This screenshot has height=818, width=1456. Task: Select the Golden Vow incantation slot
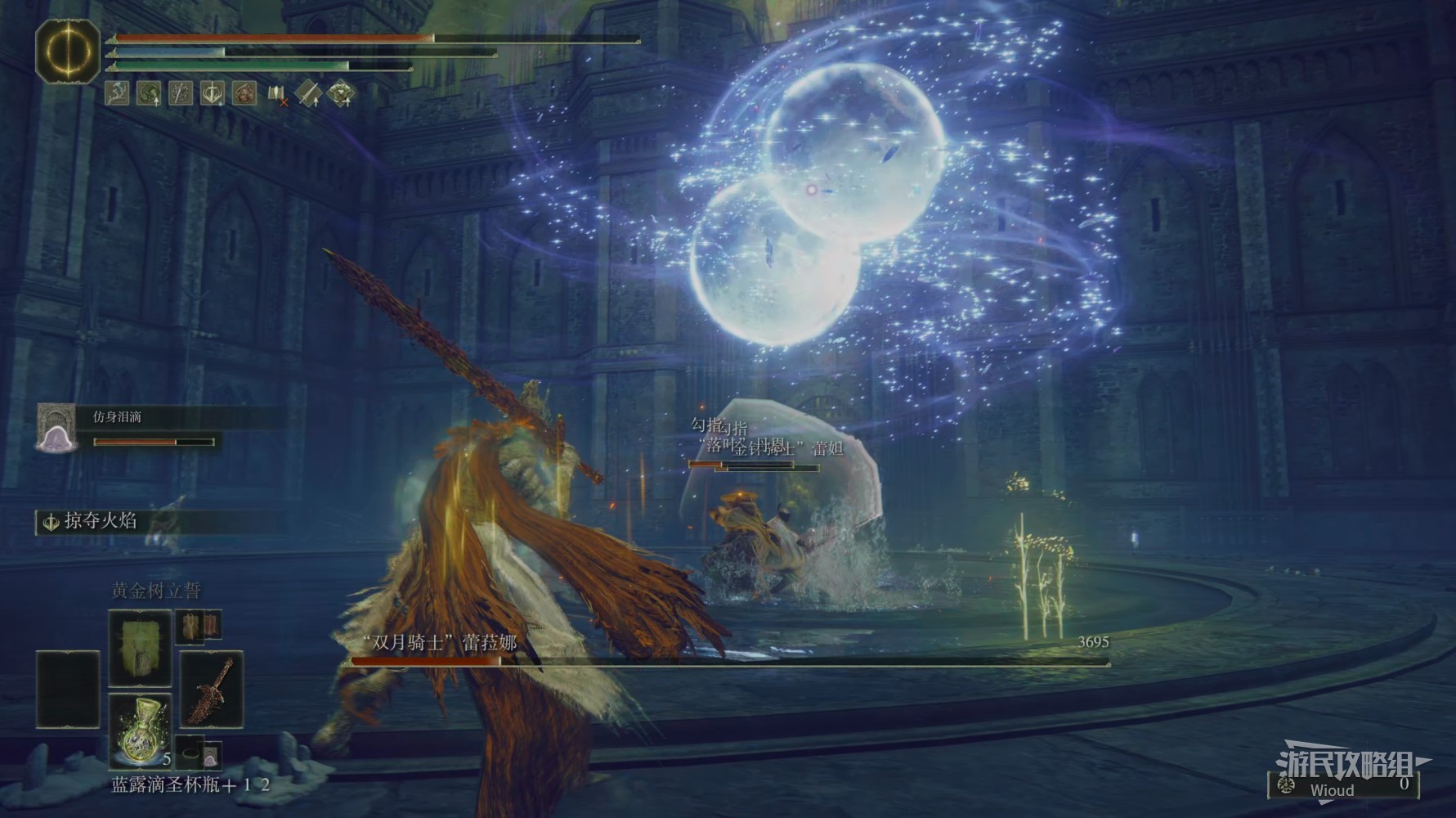(140, 648)
